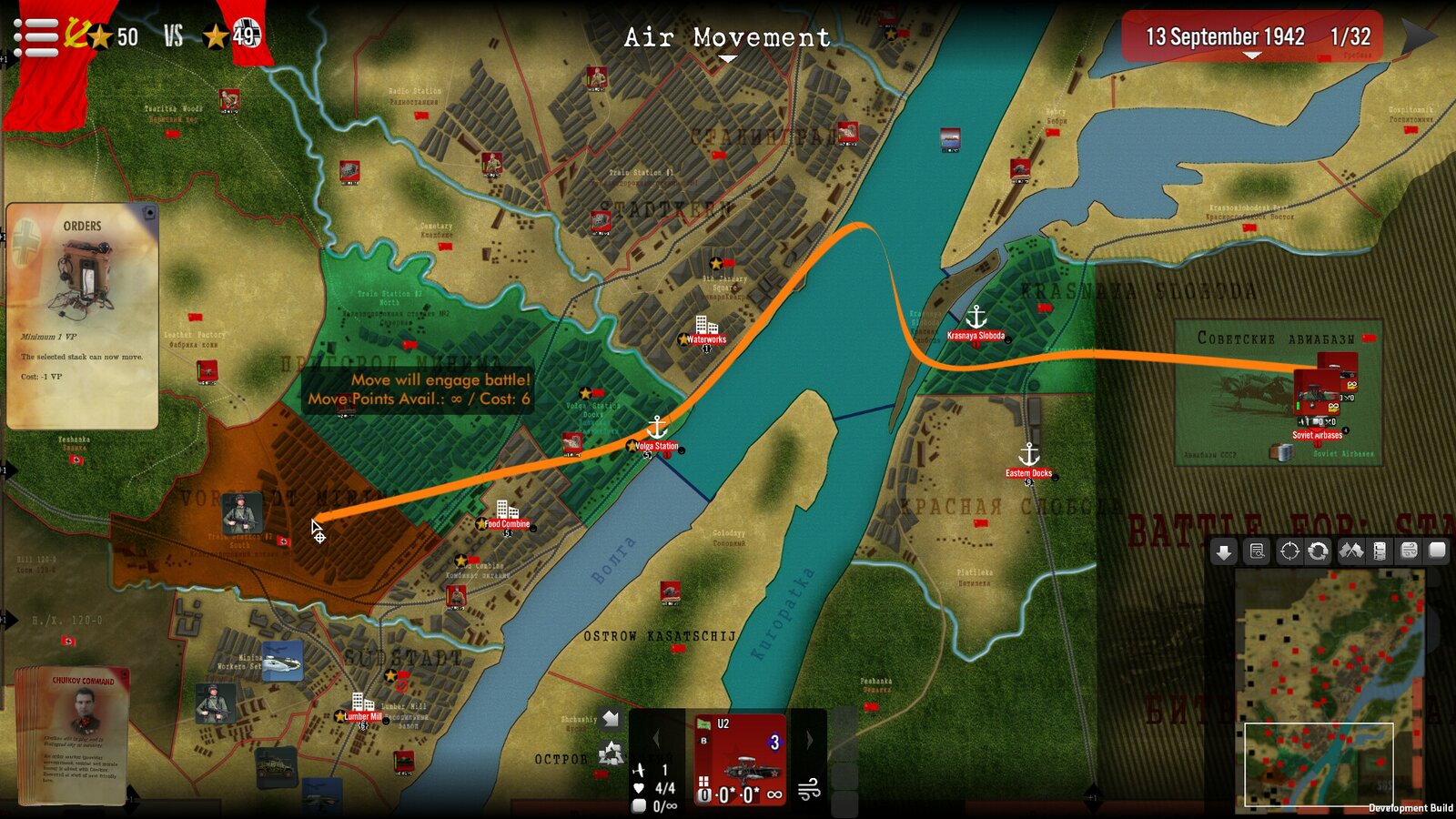Screen dimensions: 1456x819
Task: Open the arrow under 13 September 1942
Action: click(x=1253, y=54)
